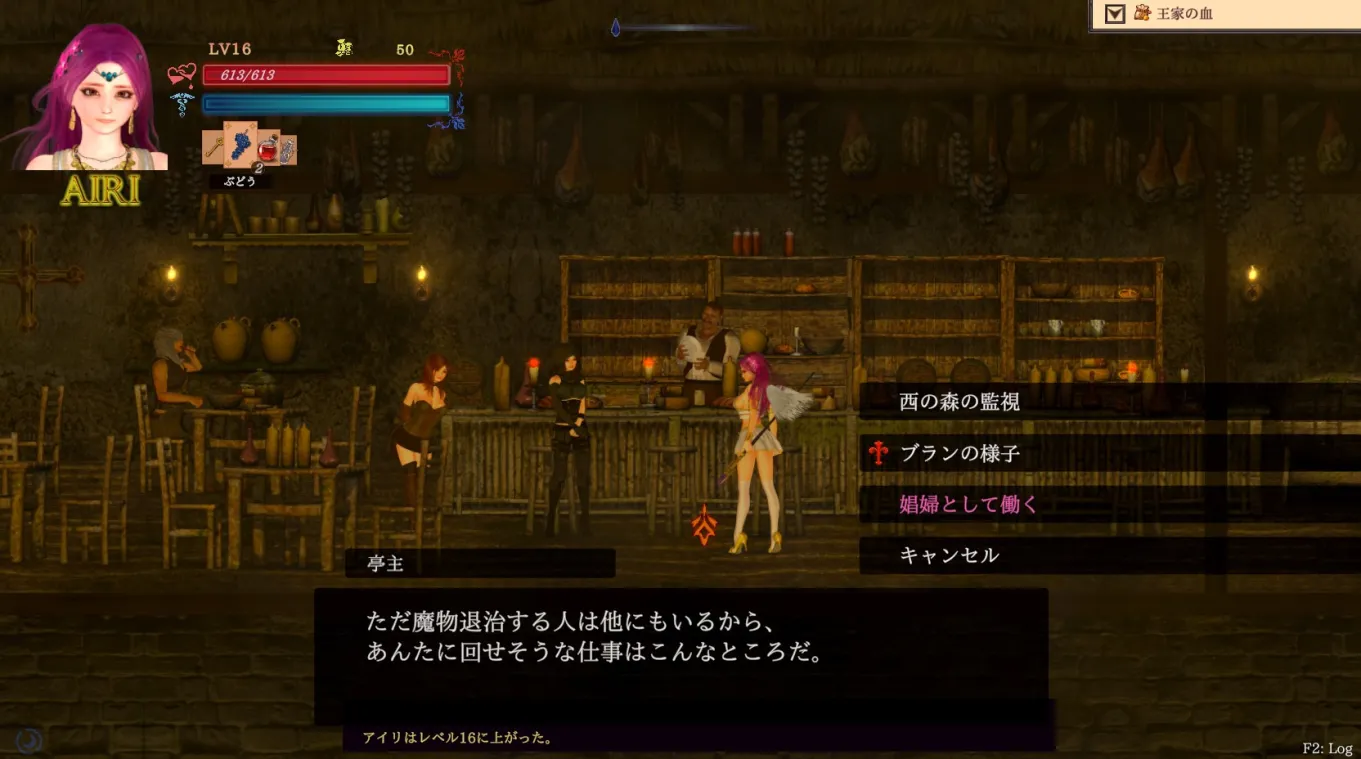Click the gold coin icon near the 50 counter
1361x759 pixels.
343,48
